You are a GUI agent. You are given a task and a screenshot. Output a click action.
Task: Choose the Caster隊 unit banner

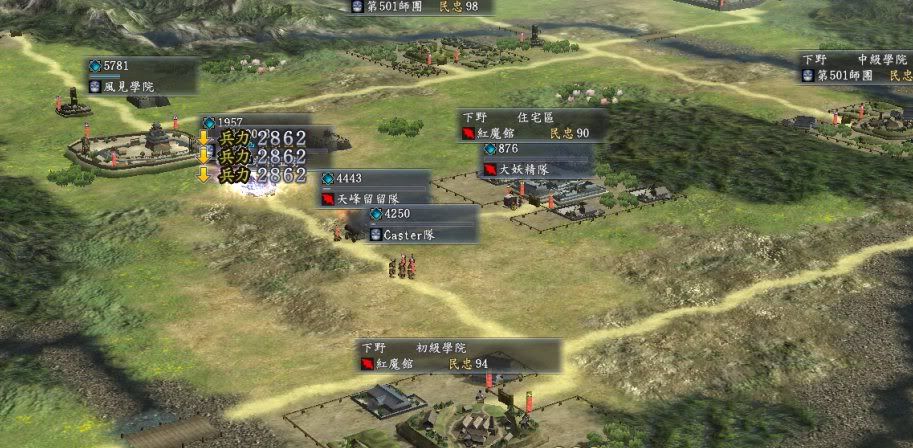coord(422,225)
